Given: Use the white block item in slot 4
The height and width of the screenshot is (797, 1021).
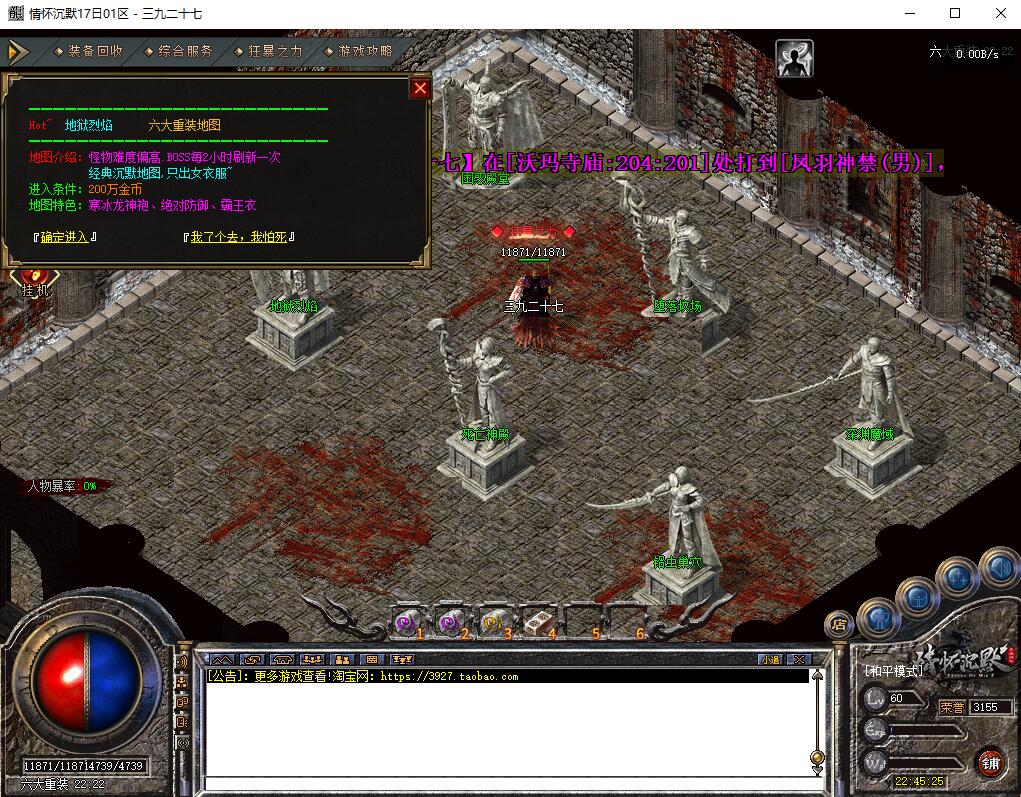Looking at the screenshot, I should [x=536, y=621].
